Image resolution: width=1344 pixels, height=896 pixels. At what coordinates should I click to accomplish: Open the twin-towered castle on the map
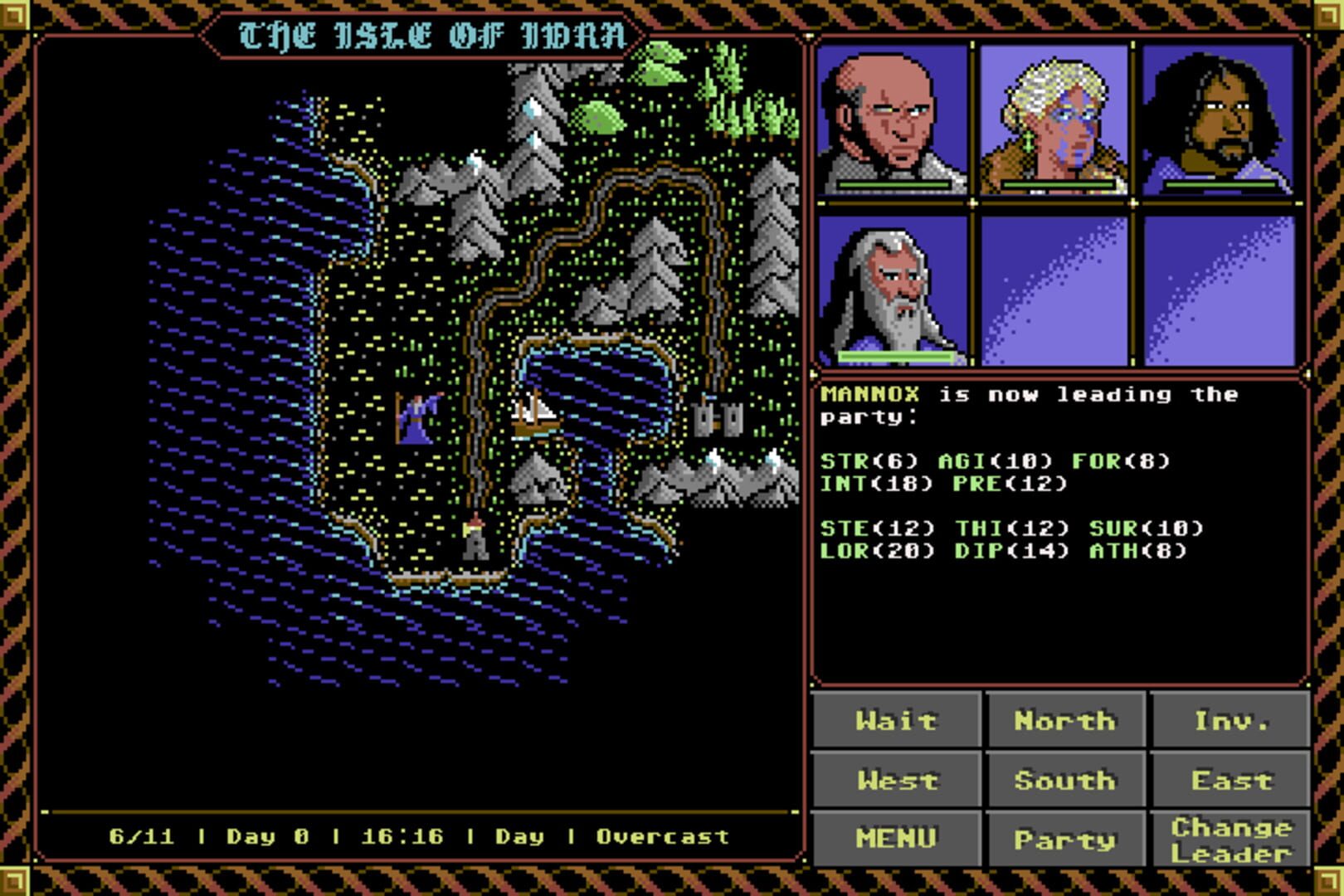718,418
